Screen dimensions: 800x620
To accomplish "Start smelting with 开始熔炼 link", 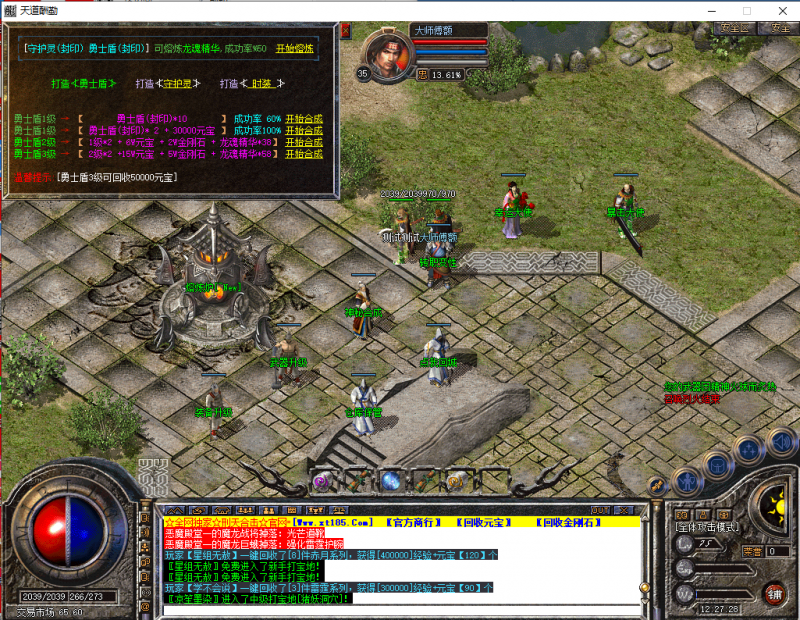I will [296, 47].
